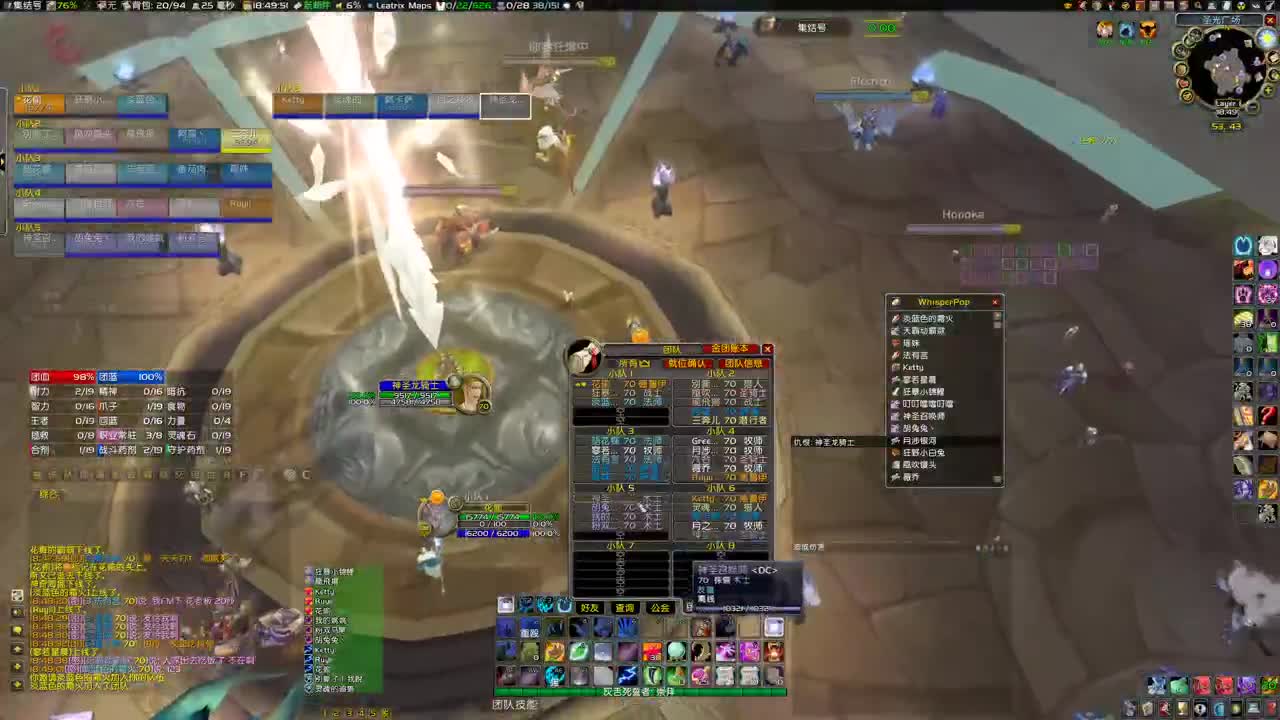Switch to the 金团账本 tab of the raid window
Viewport: 1280px width, 720px height.
pos(729,349)
